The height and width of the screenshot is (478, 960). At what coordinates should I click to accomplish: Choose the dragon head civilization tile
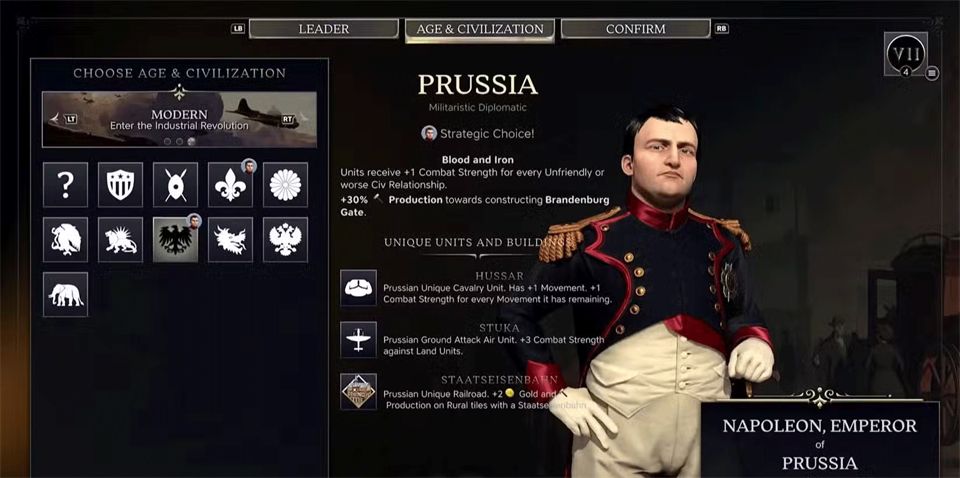(x=230, y=240)
